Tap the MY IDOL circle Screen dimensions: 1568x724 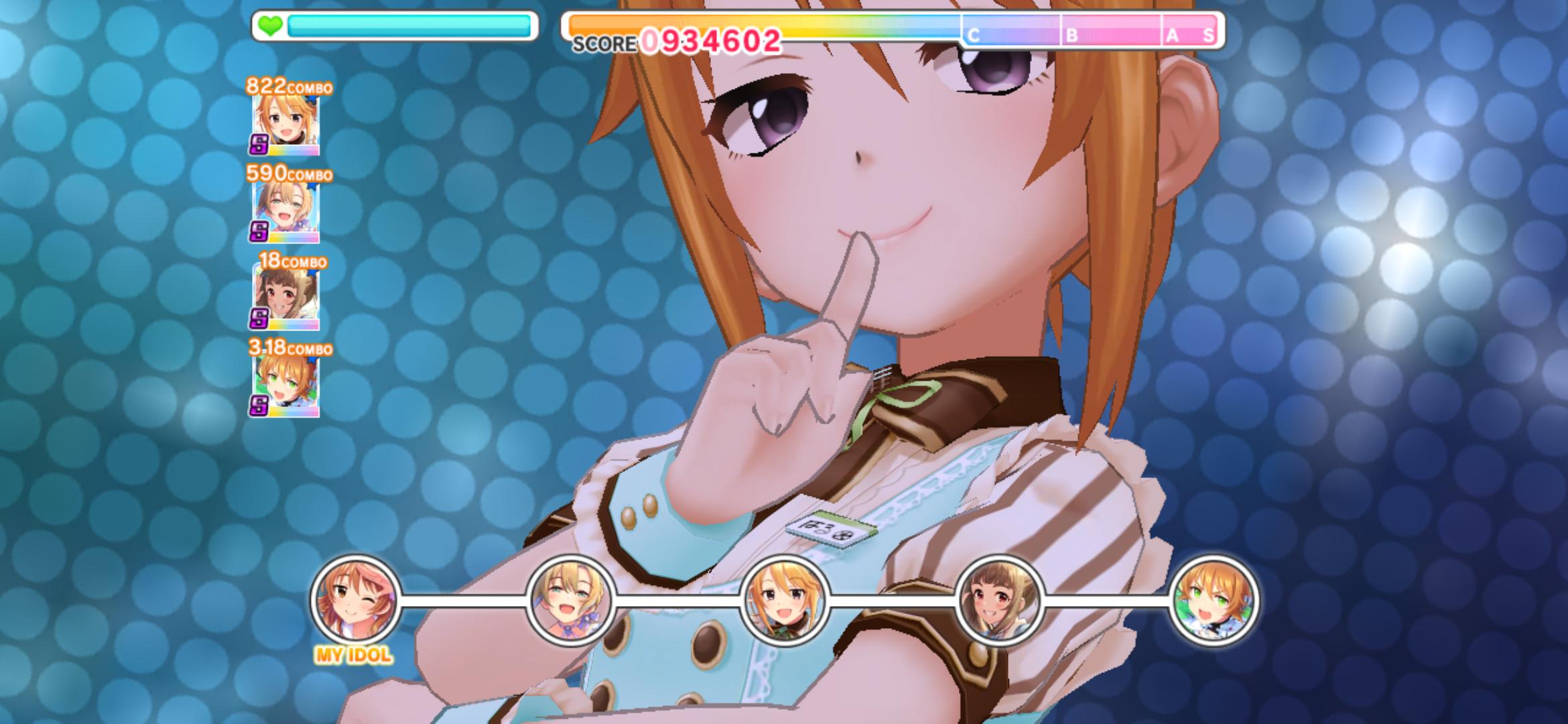click(355, 599)
